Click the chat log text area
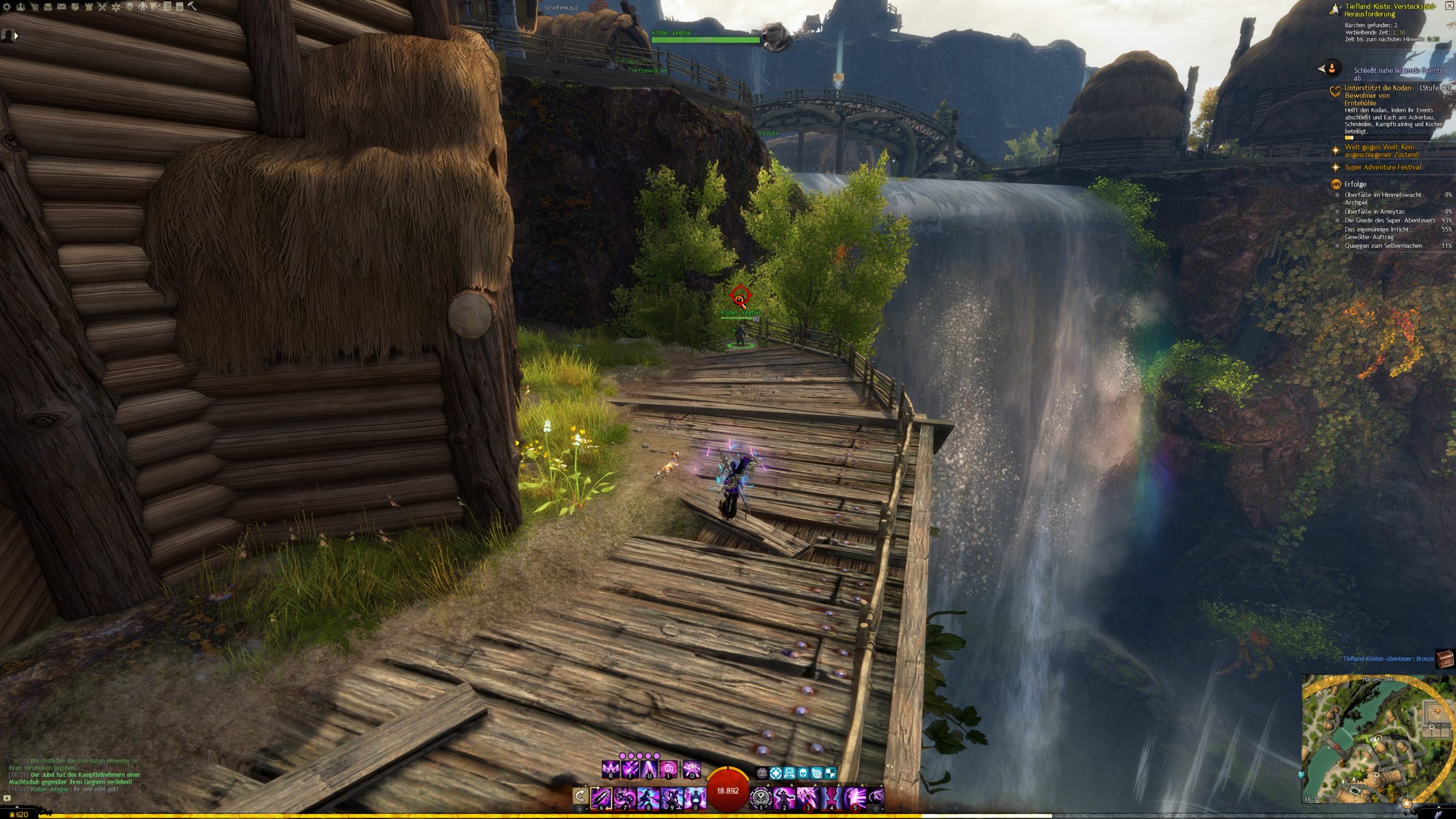 point(74,775)
